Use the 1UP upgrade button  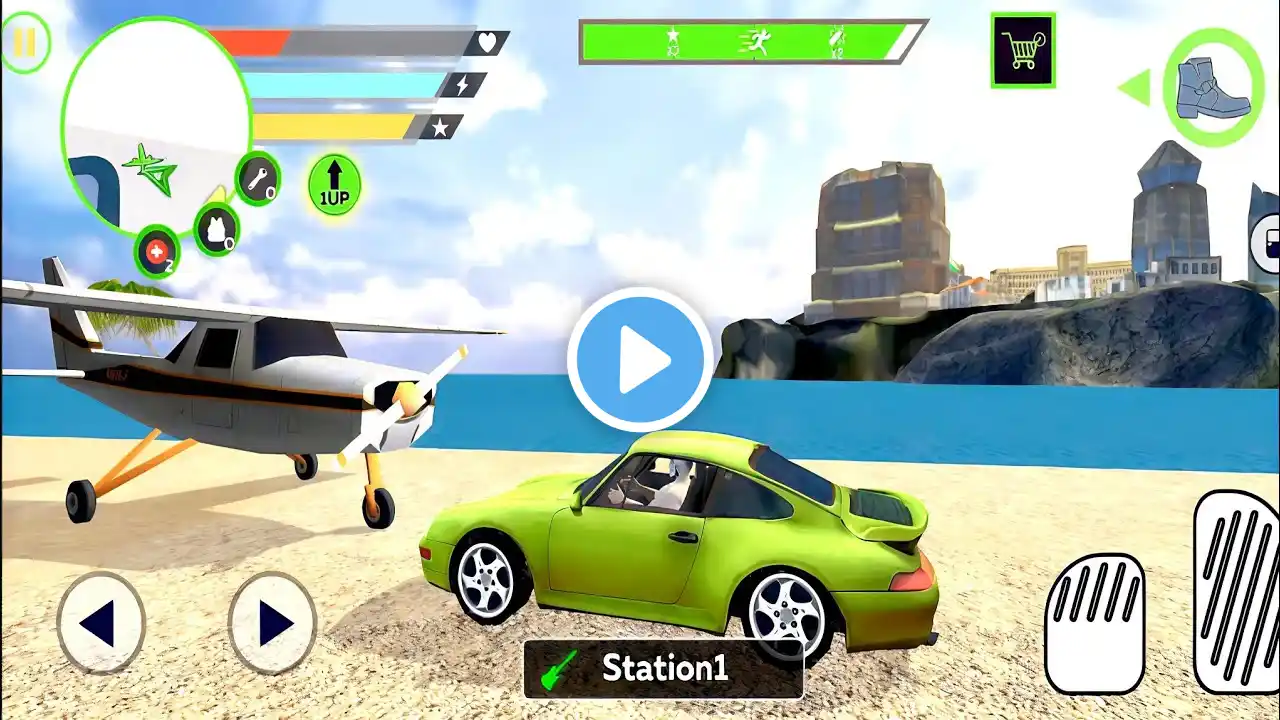click(x=334, y=184)
